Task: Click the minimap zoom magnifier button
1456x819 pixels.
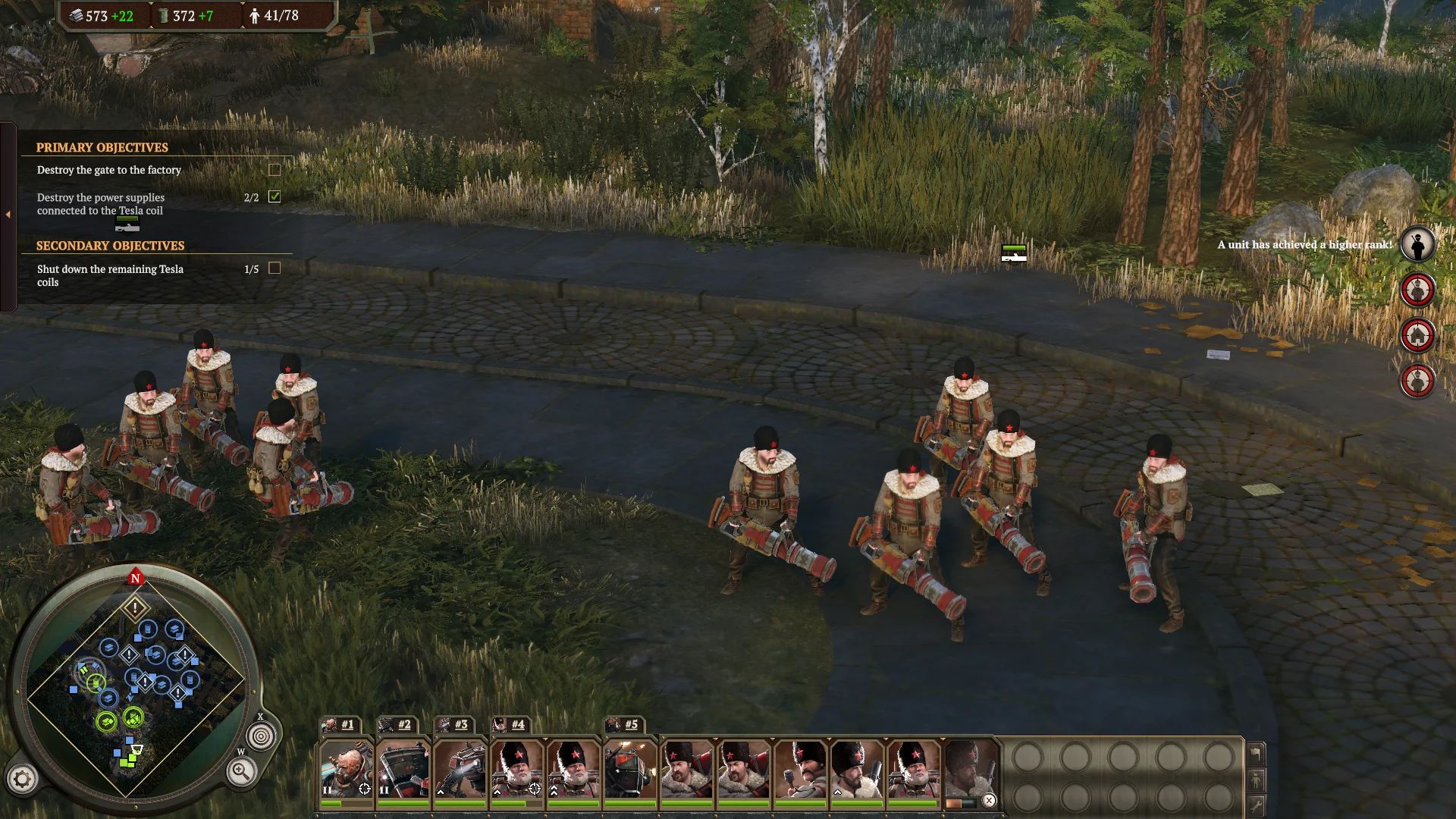Action: 240,772
